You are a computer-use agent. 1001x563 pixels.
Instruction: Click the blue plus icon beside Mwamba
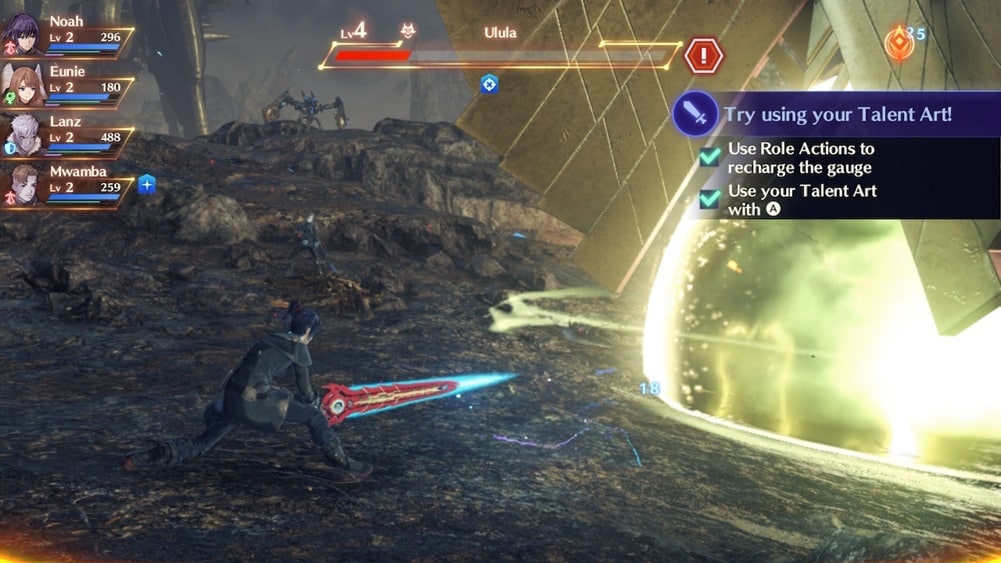[147, 184]
